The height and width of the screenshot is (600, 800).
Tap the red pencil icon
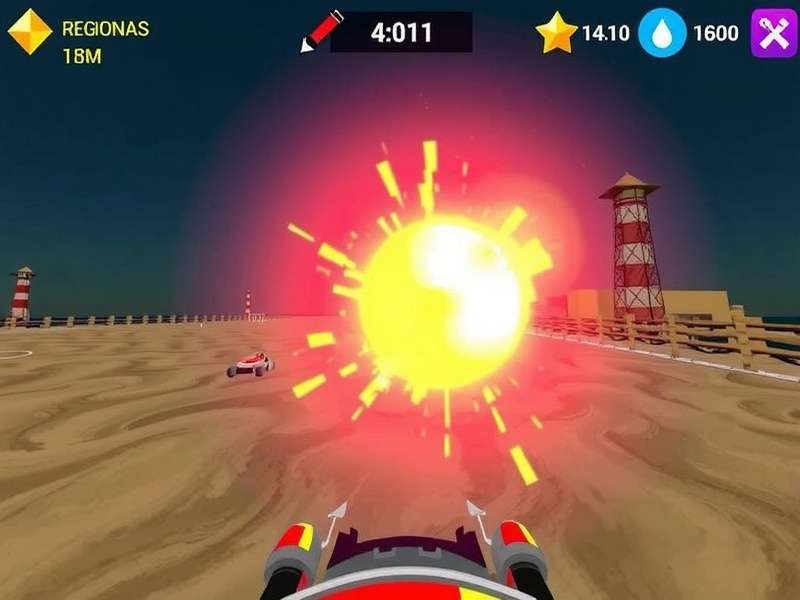[321, 31]
